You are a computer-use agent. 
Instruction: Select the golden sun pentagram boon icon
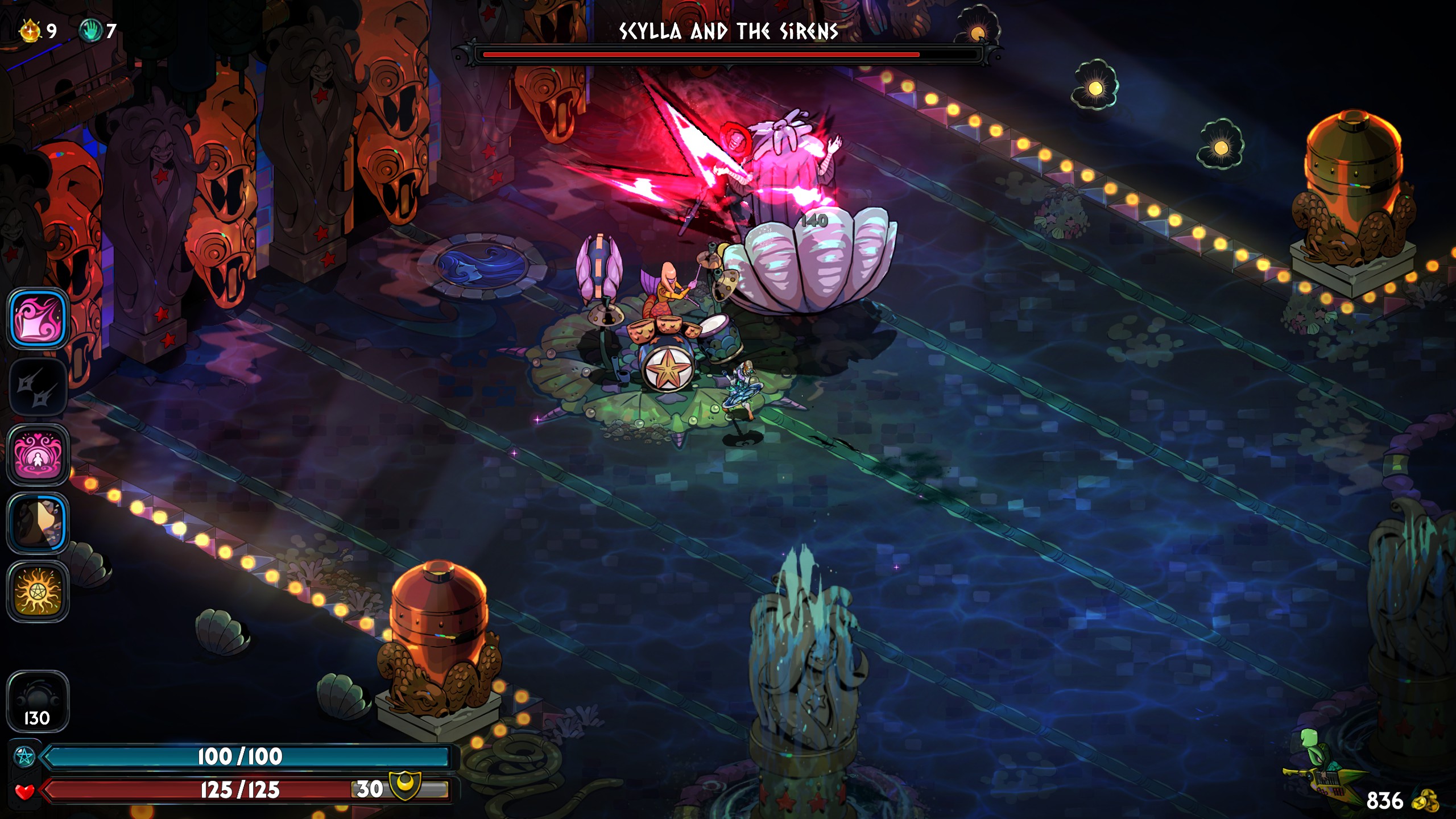pos(38,591)
